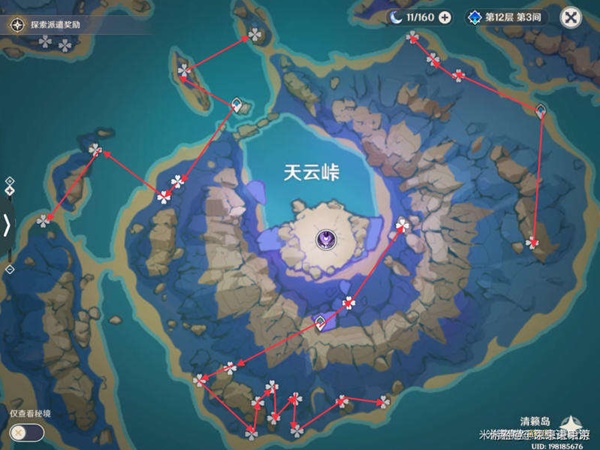Expand the left side panel arrow
Screen dimensions: 600x450
coord(8,224)
